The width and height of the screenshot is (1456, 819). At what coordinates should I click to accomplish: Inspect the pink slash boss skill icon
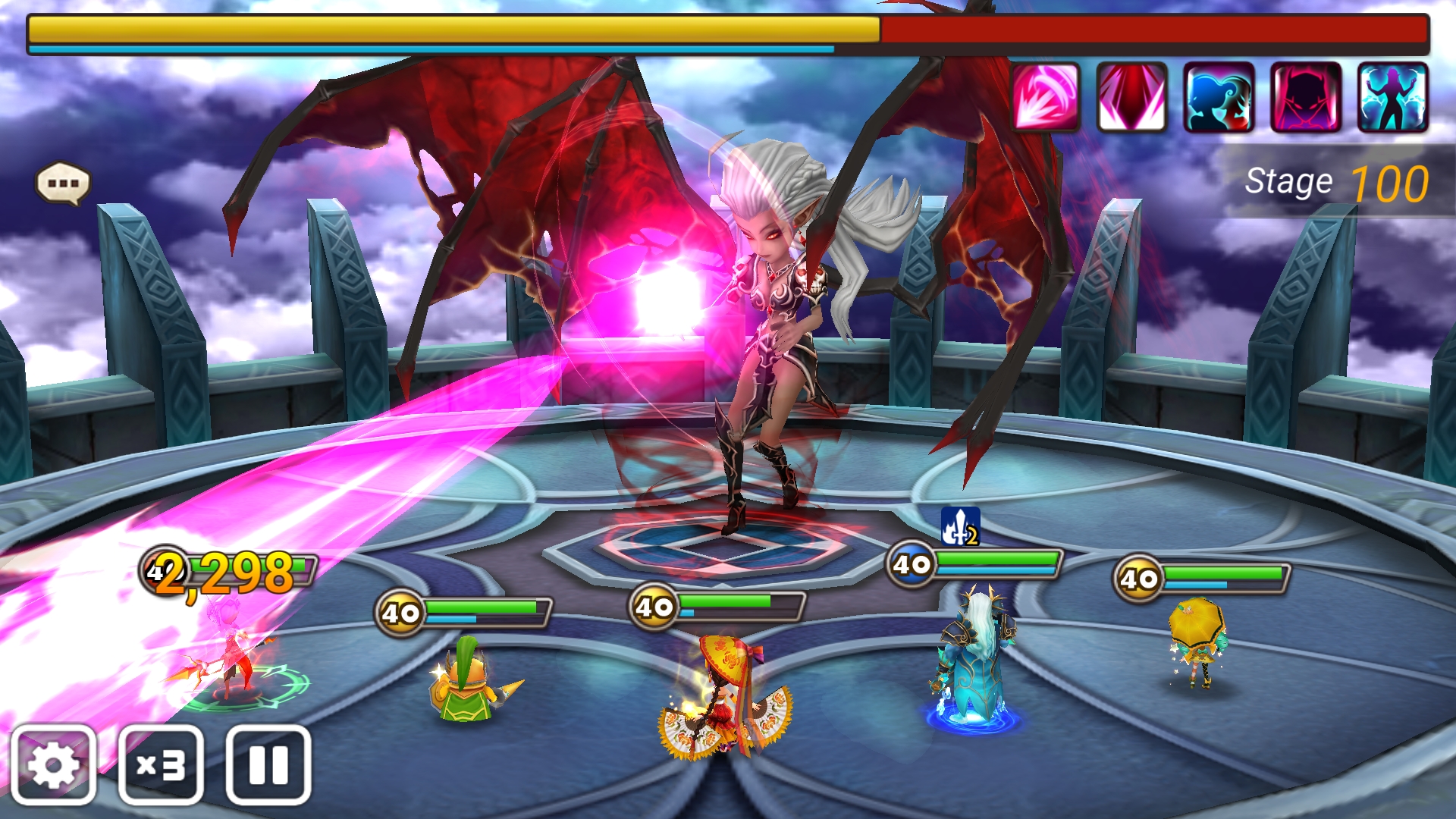click(x=1046, y=97)
